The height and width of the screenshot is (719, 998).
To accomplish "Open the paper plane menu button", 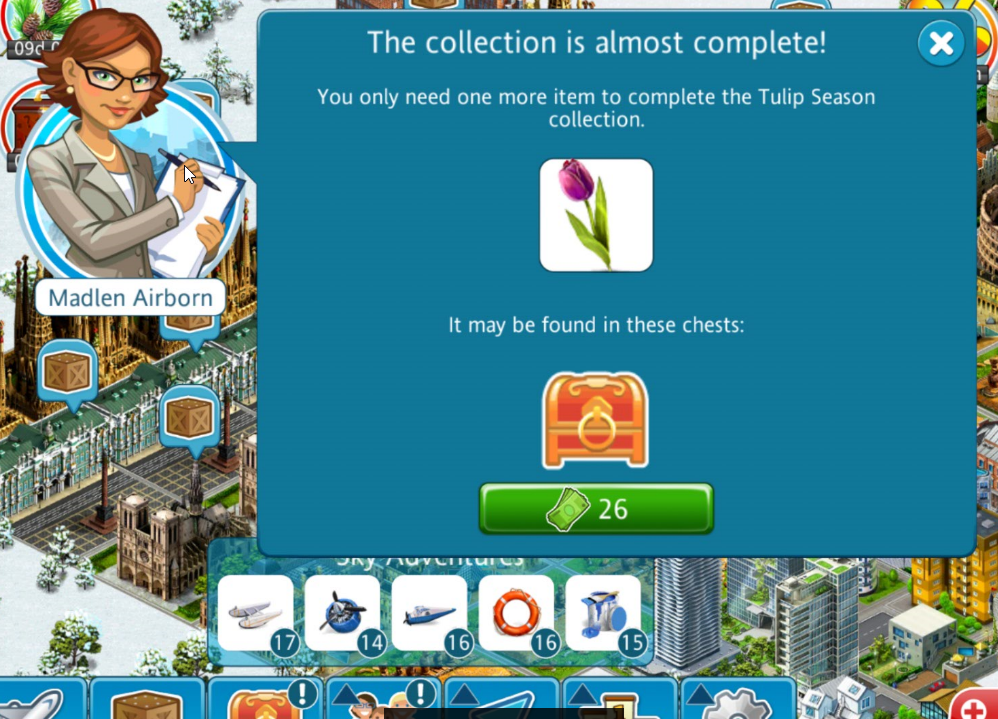I will 502,702.
